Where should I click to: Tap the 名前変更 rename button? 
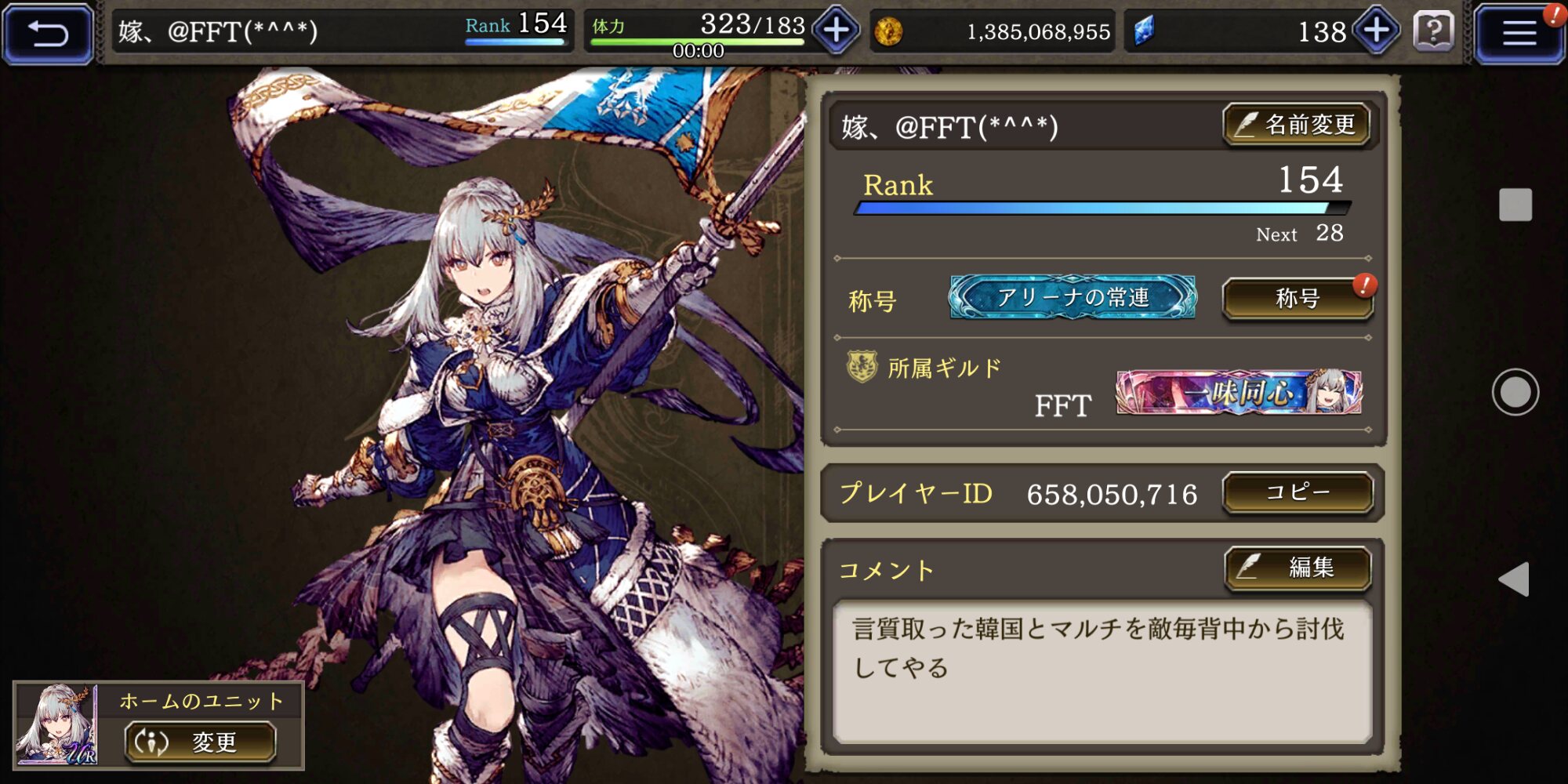(1297, 125)
